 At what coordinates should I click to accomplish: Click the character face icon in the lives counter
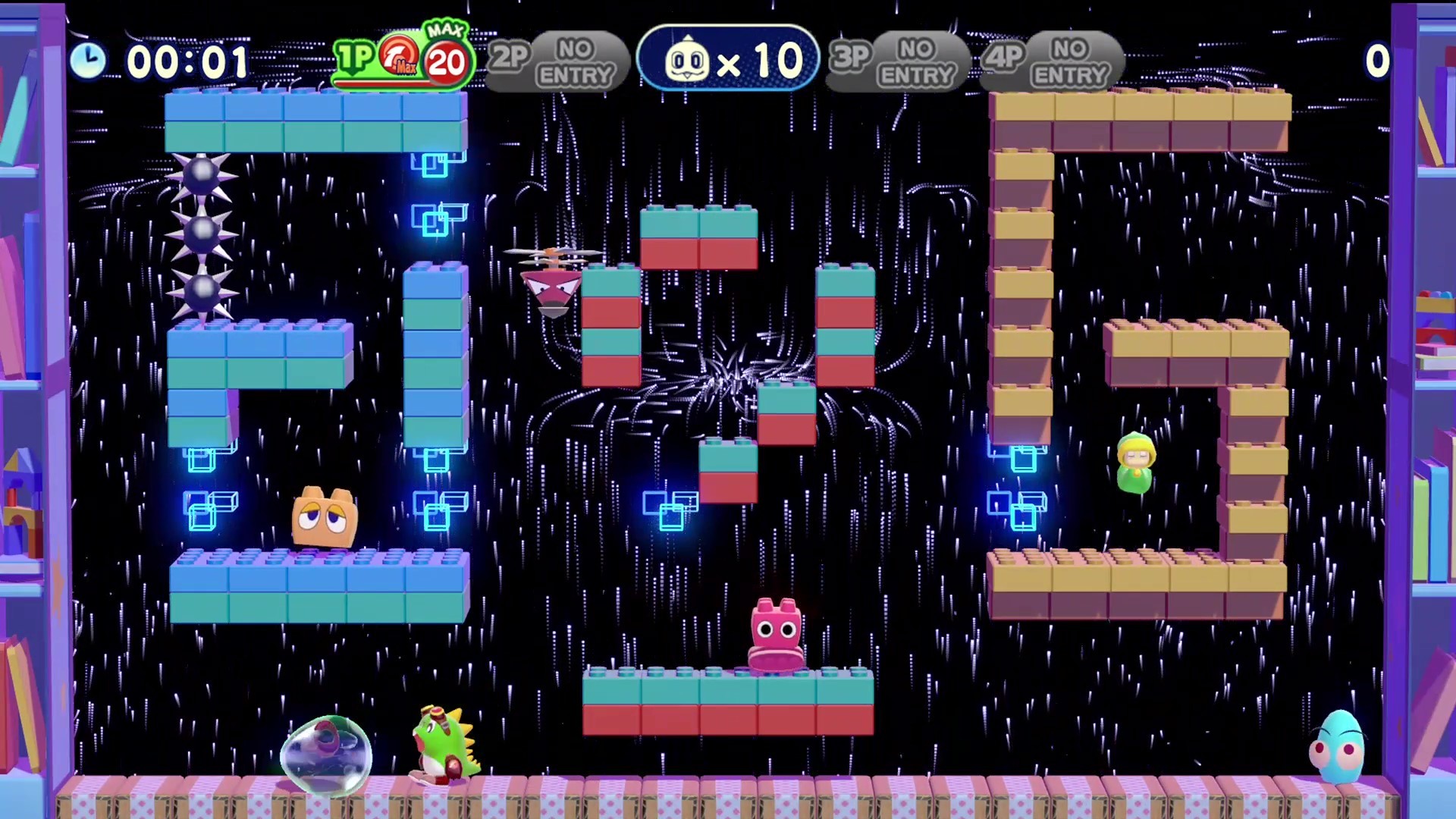(688, 58)
